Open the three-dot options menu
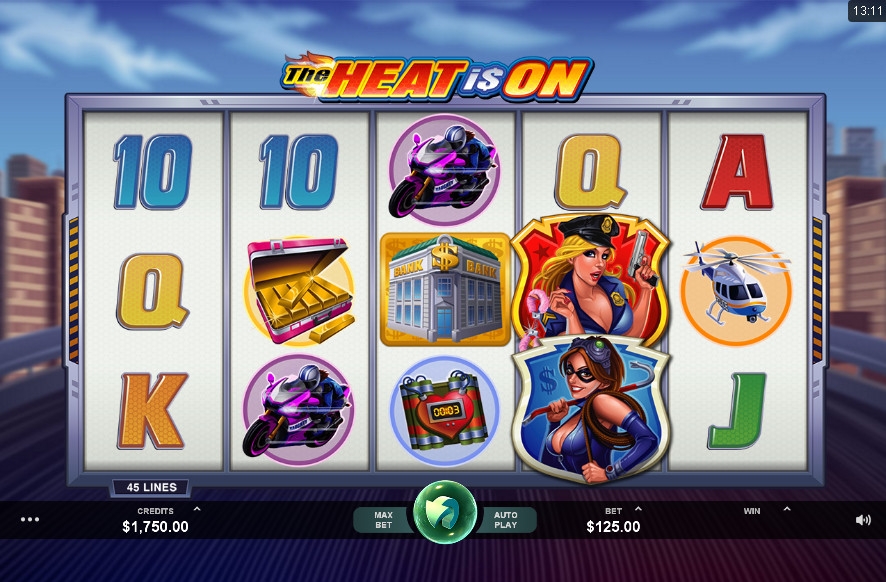Viewport: 886px width, 582px height. [x=30, y=519]
